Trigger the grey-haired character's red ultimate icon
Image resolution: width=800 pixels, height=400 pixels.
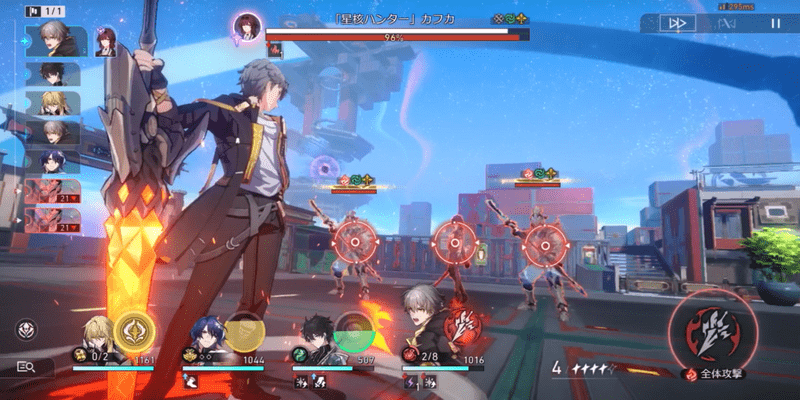(463, 326)
